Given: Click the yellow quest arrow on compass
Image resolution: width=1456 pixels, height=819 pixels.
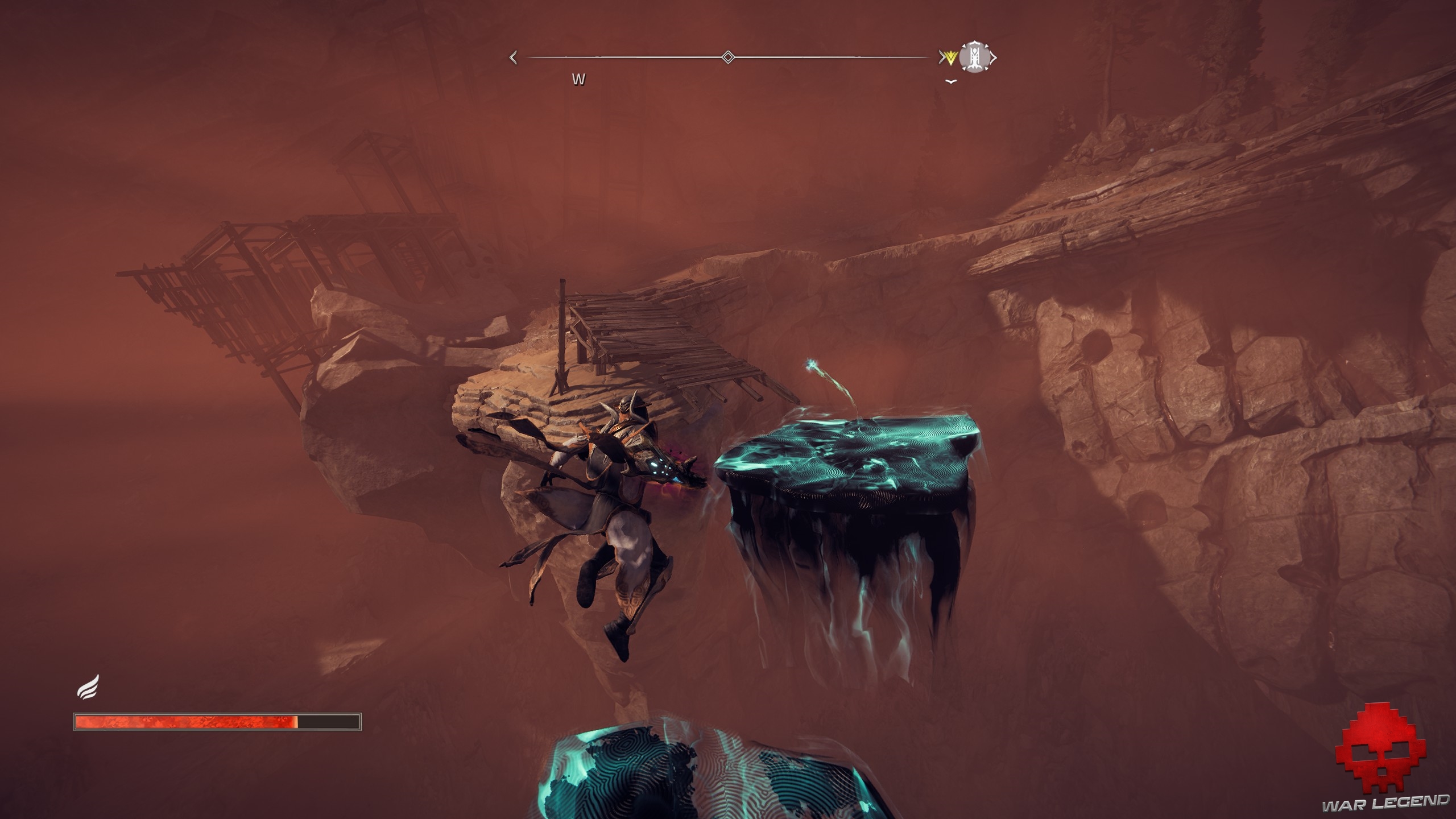Looking at the screenshot, I should (x=949, y=57).
